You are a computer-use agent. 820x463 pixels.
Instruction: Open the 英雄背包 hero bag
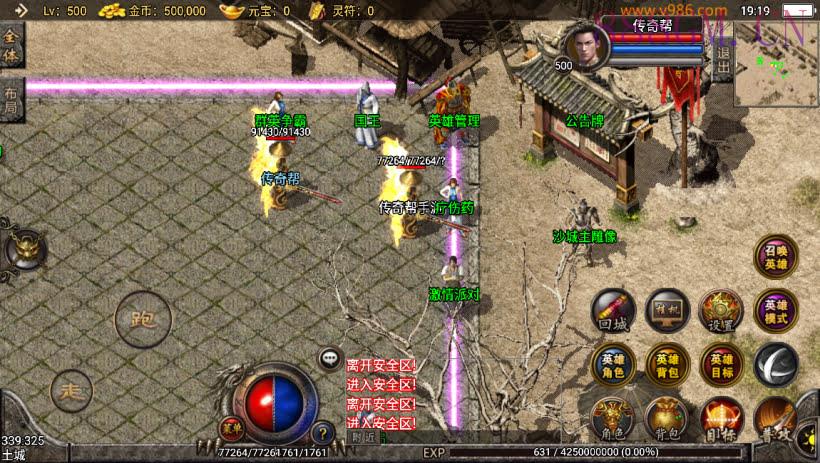(666, 365)
